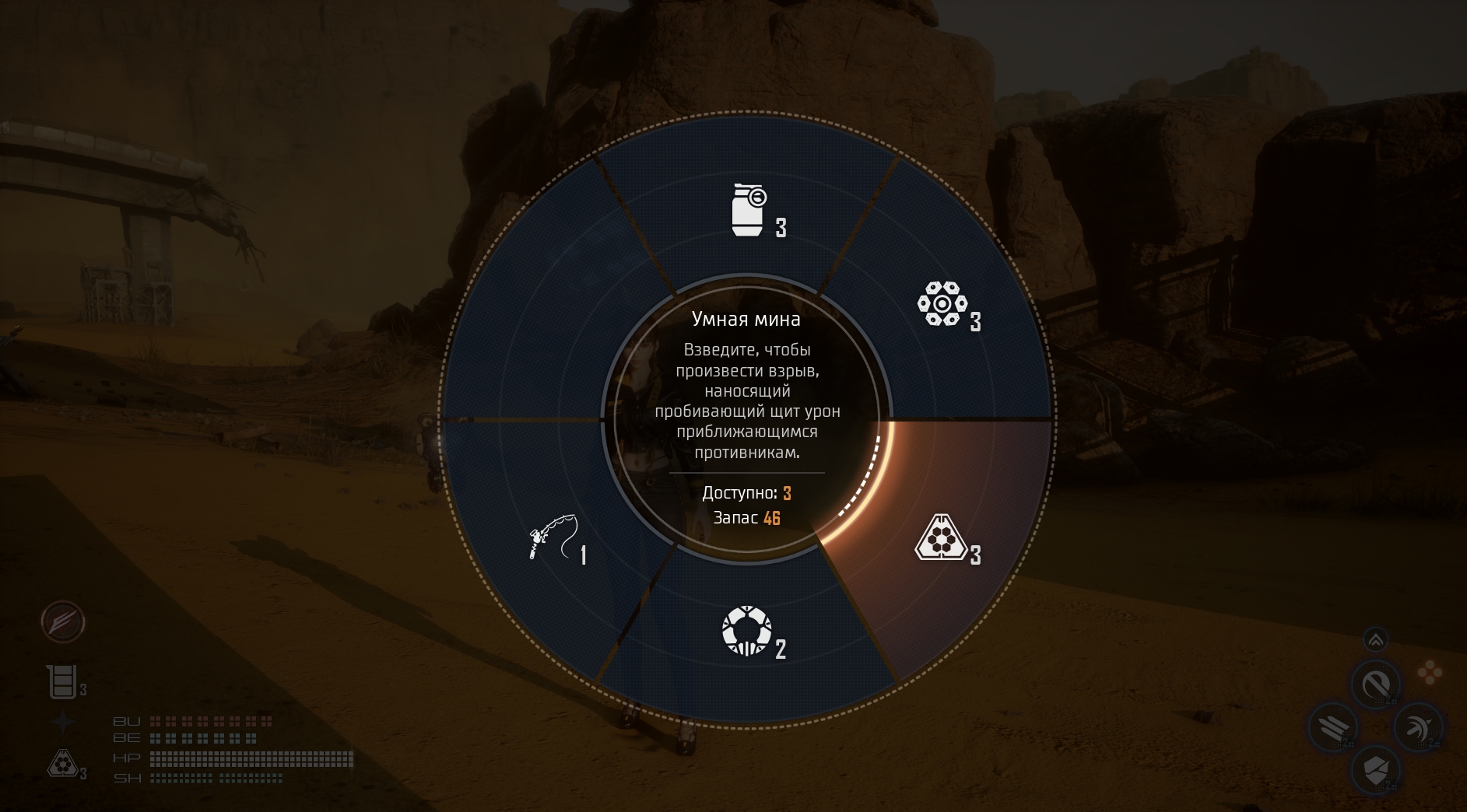Use the healing potion container HUD icon
This screenshot has height=812, width=1467.
click(62, 682)
